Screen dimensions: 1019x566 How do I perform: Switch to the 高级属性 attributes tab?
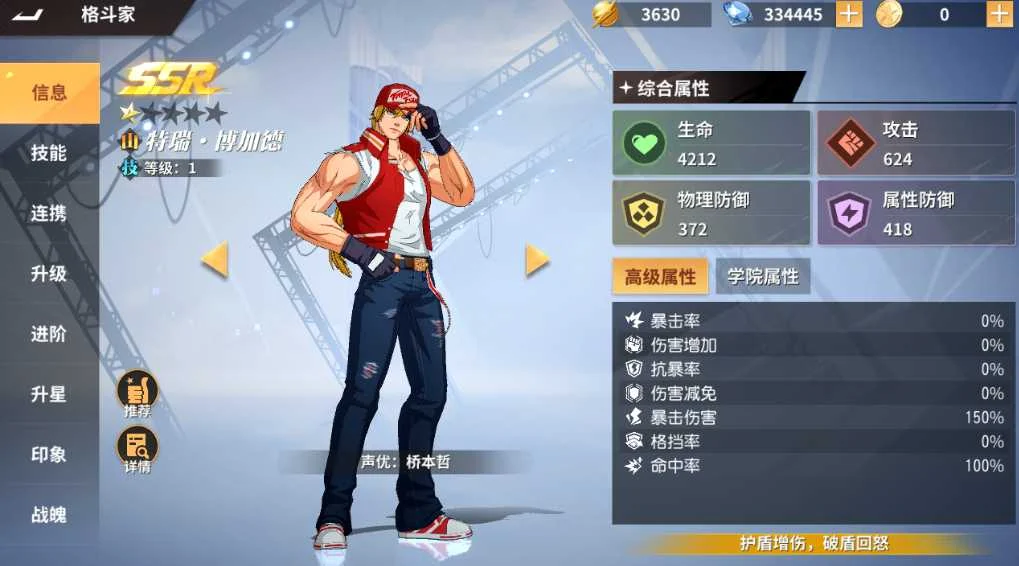click(661, 277)
